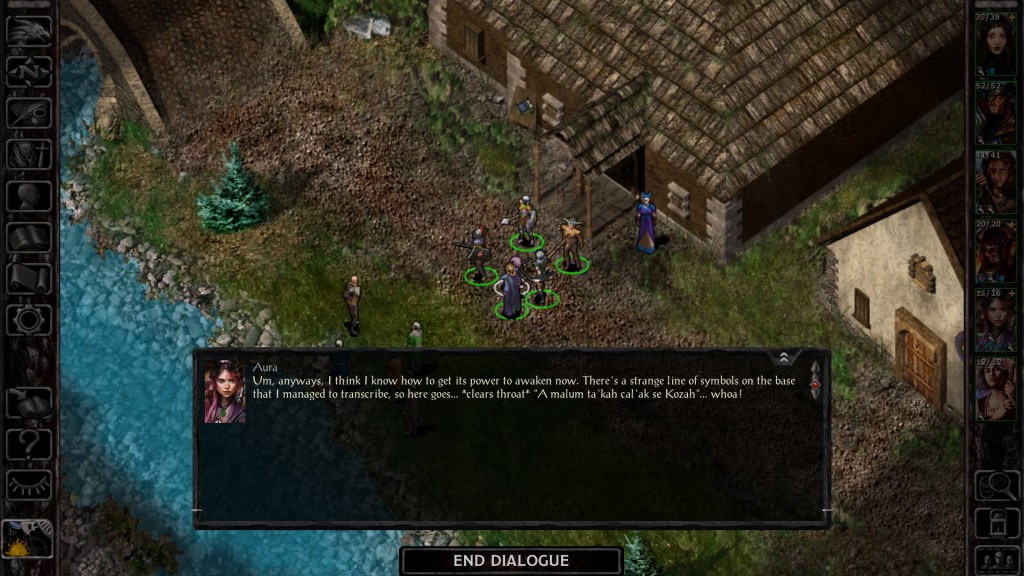Click the dragon icon to return to game

(x=29, y=31)
